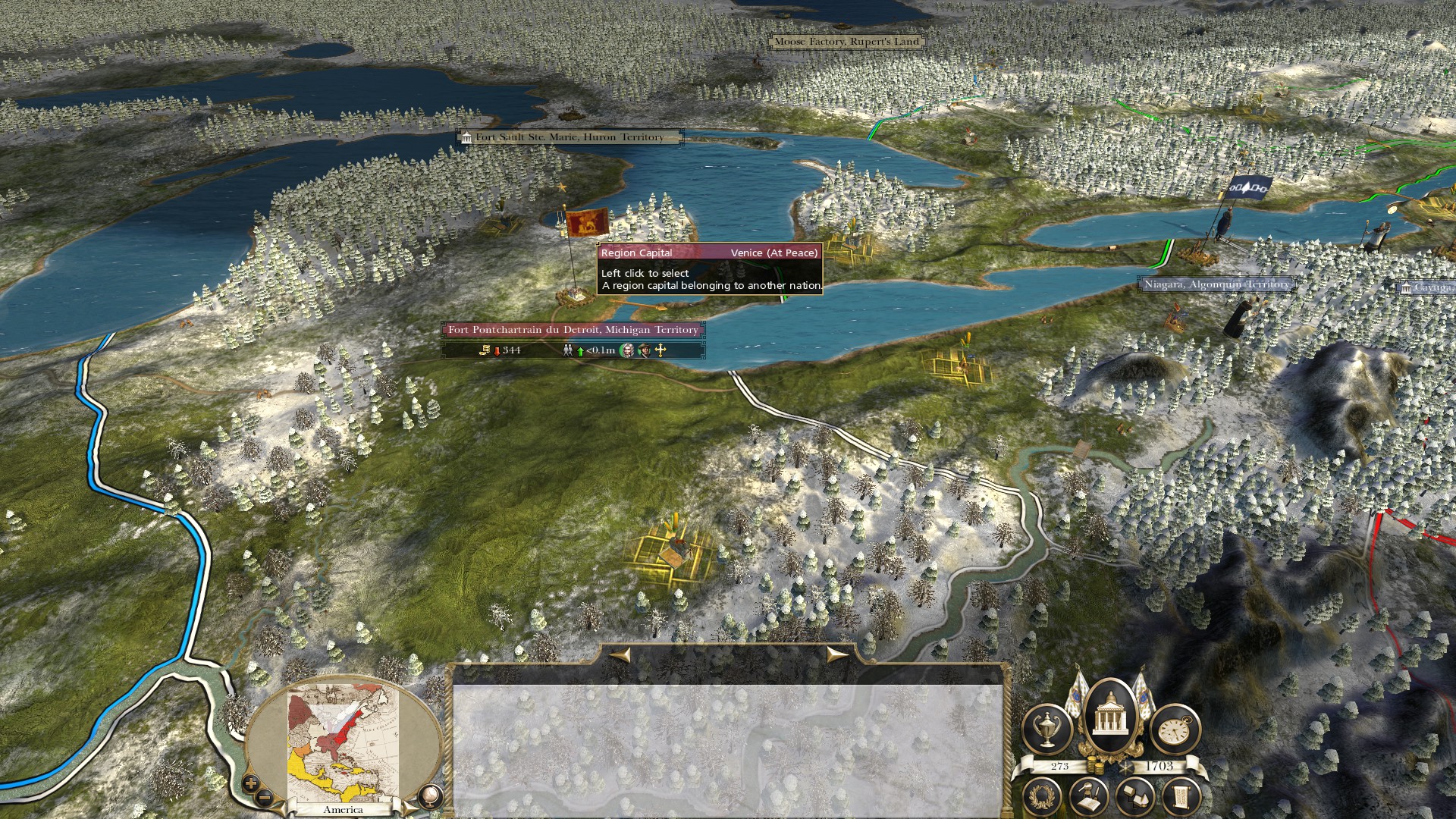Click the trophy cup objectives button

[1046, 729]
